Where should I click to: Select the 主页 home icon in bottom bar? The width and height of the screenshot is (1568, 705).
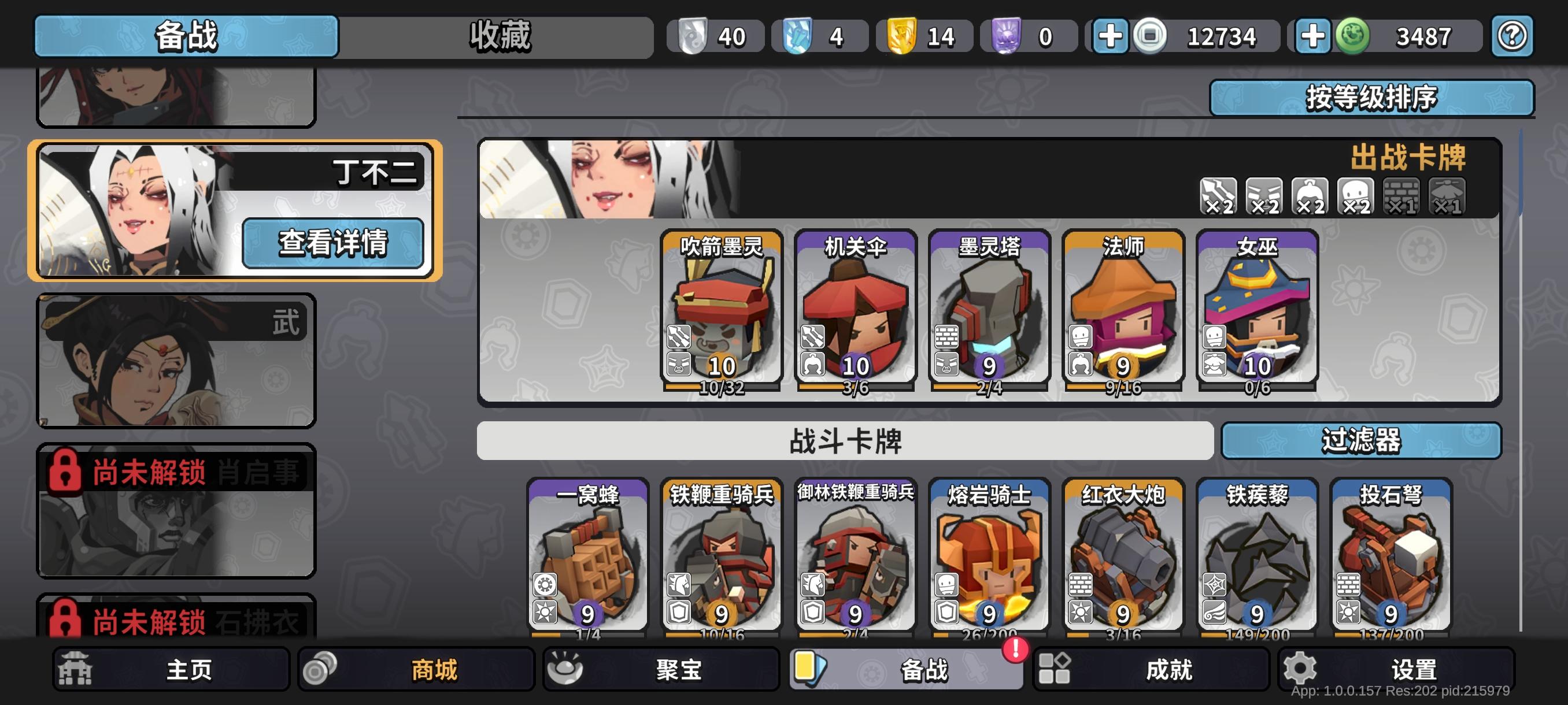pyautogui.click(x=75, y=669)
